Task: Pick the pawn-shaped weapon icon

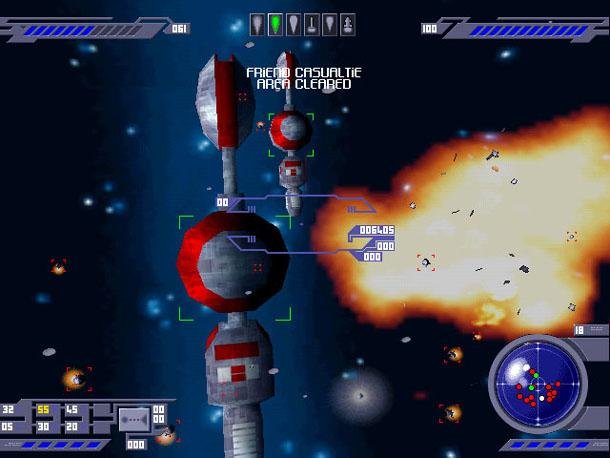Action: (x=346, y=23)
